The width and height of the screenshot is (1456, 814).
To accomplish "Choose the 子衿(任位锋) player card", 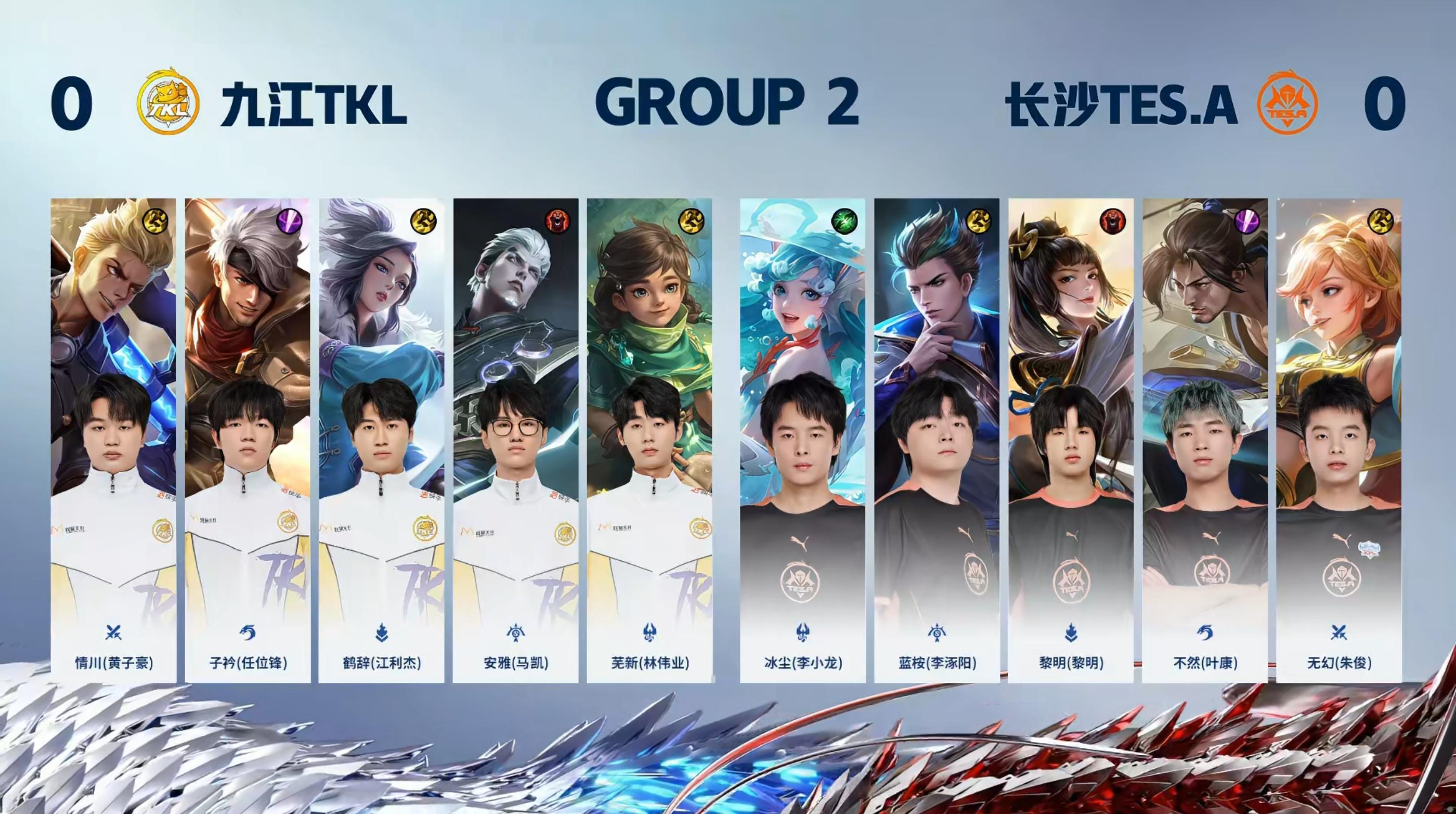I will (x=248, y=440).
